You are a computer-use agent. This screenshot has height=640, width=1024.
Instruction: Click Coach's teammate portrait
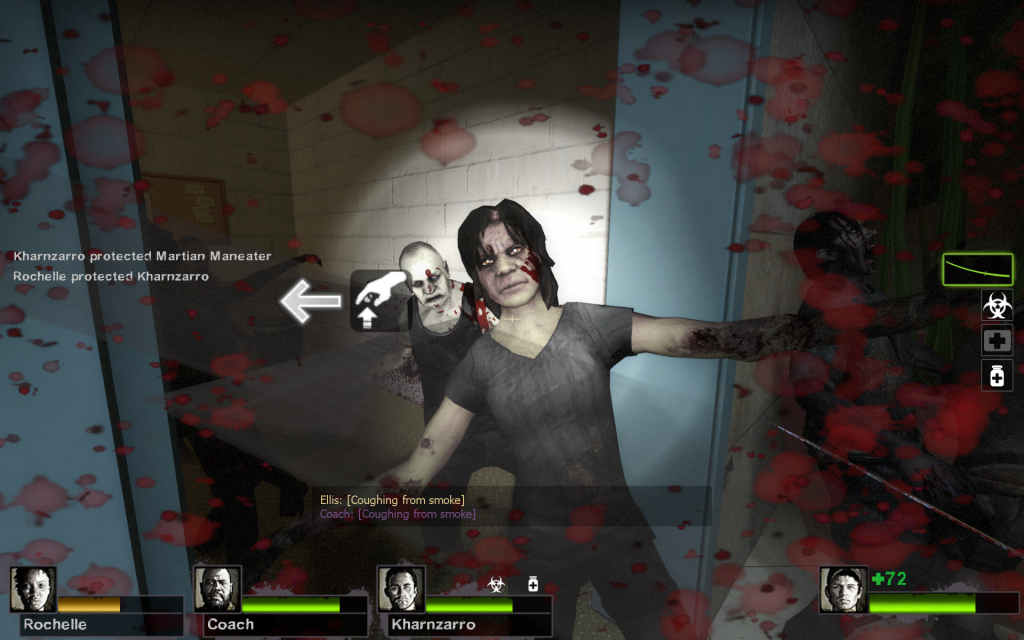pyautogui.click(x=217, y=590)
